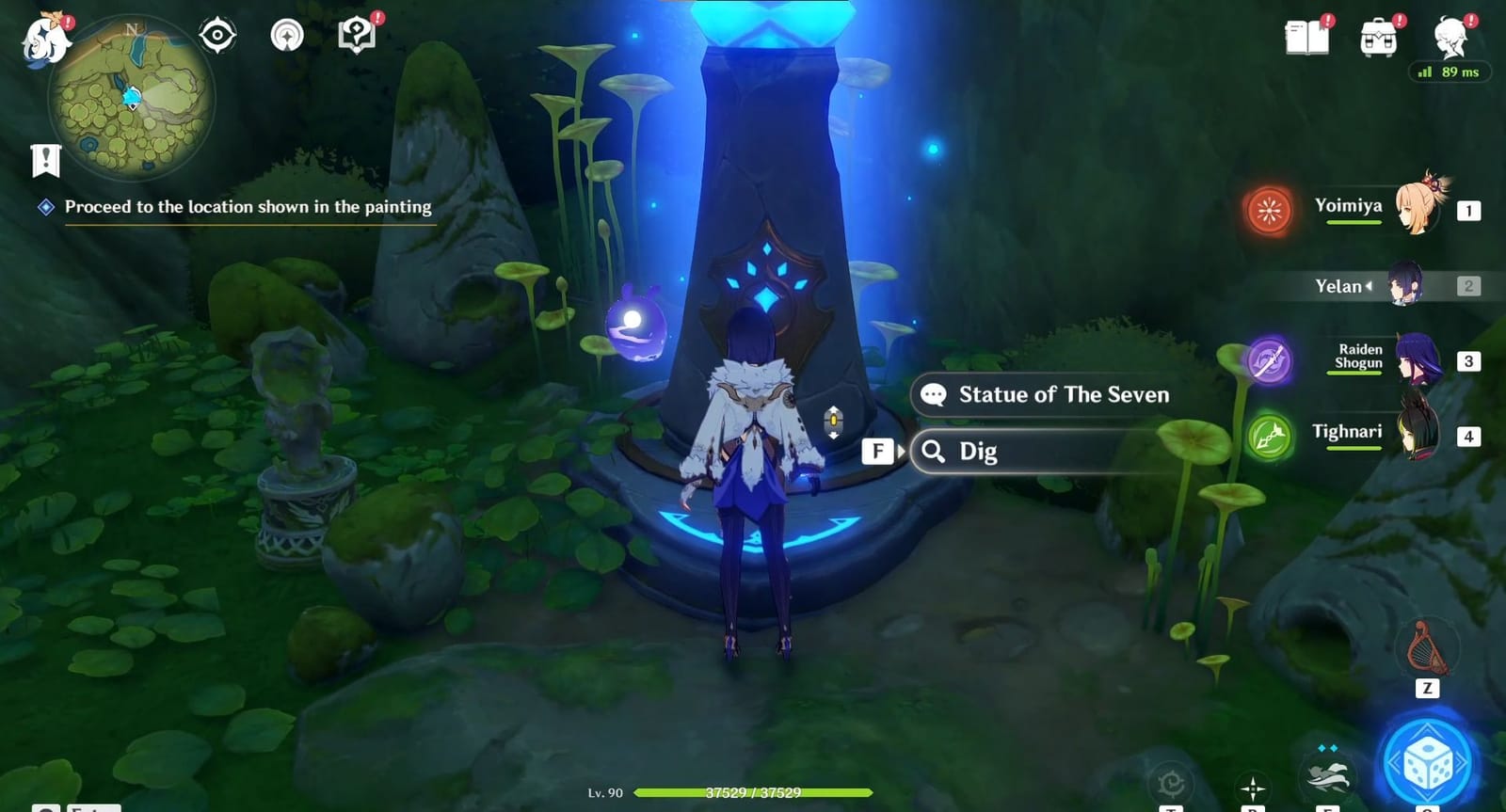Click the elemental sight compass icon
Screen dimensions: 1506x812
coord(217,34)
